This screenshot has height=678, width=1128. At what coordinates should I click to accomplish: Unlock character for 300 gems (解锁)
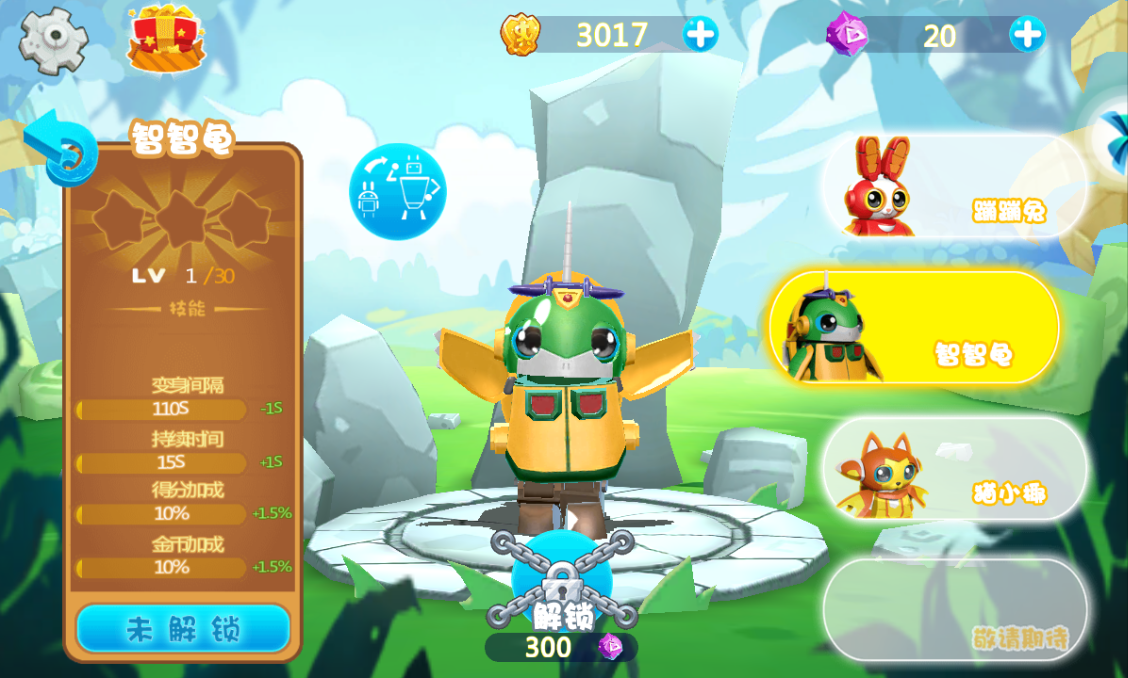[x=560, y=590]
